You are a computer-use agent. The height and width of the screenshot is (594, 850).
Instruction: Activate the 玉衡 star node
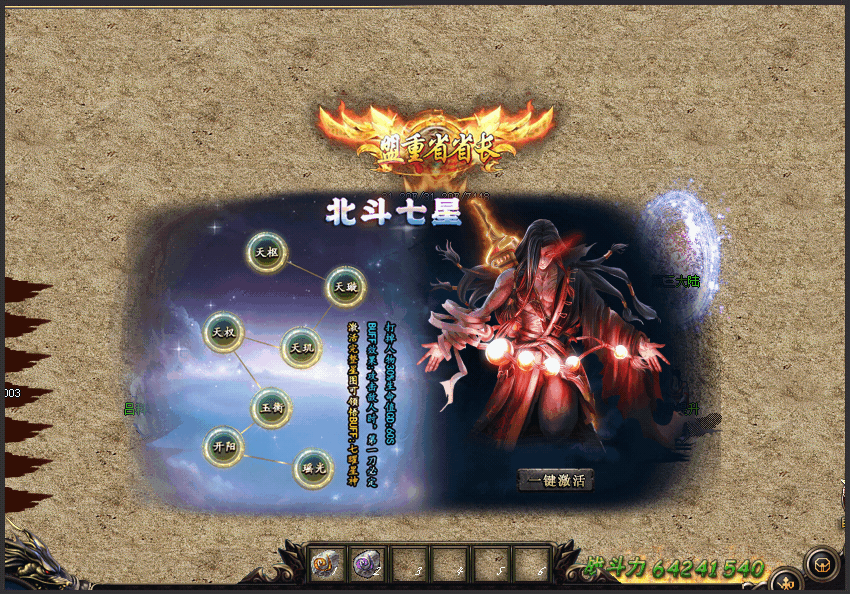[x=271, y=408]
